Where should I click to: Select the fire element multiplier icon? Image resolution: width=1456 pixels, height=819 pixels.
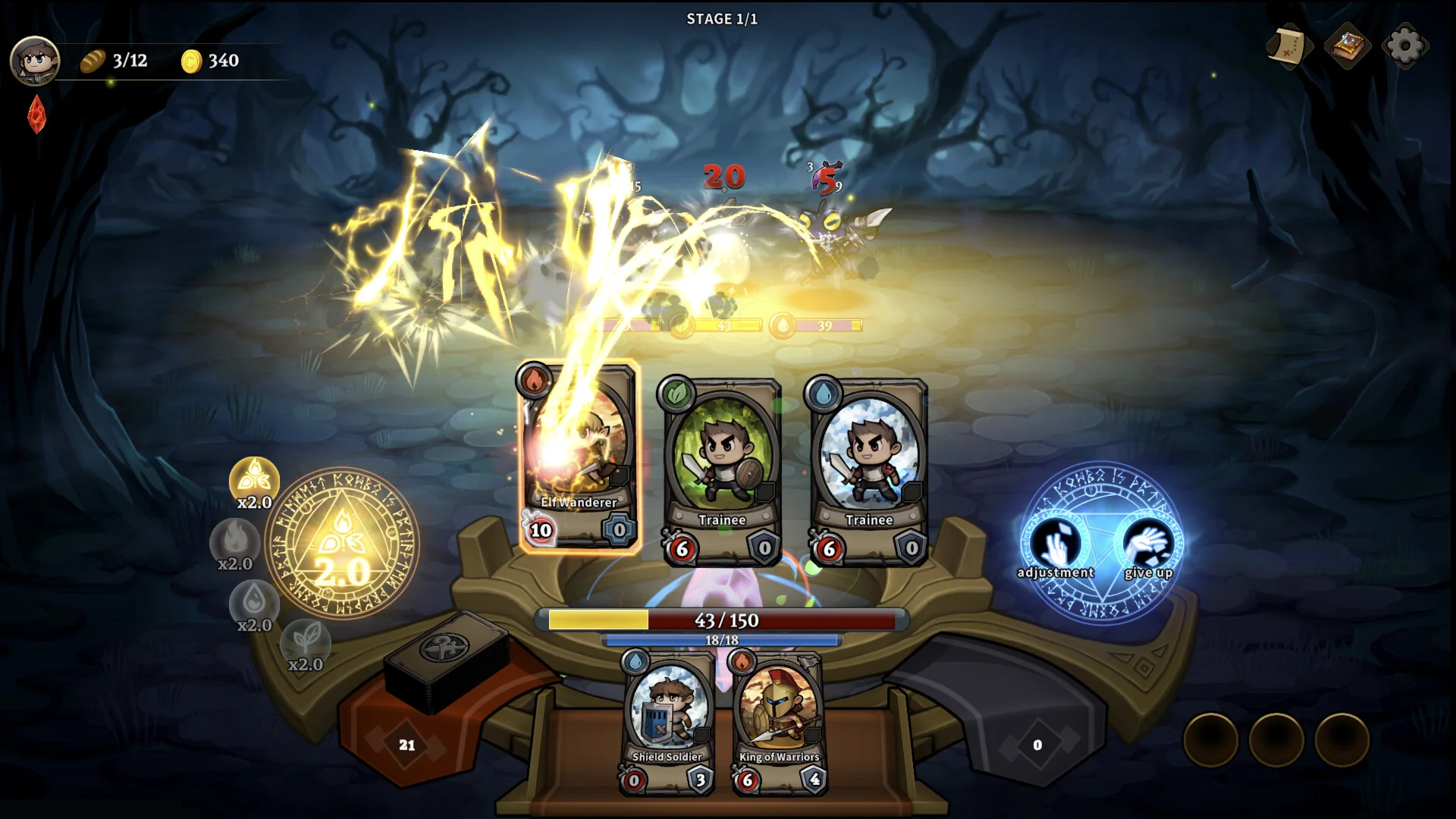[235, 541]
